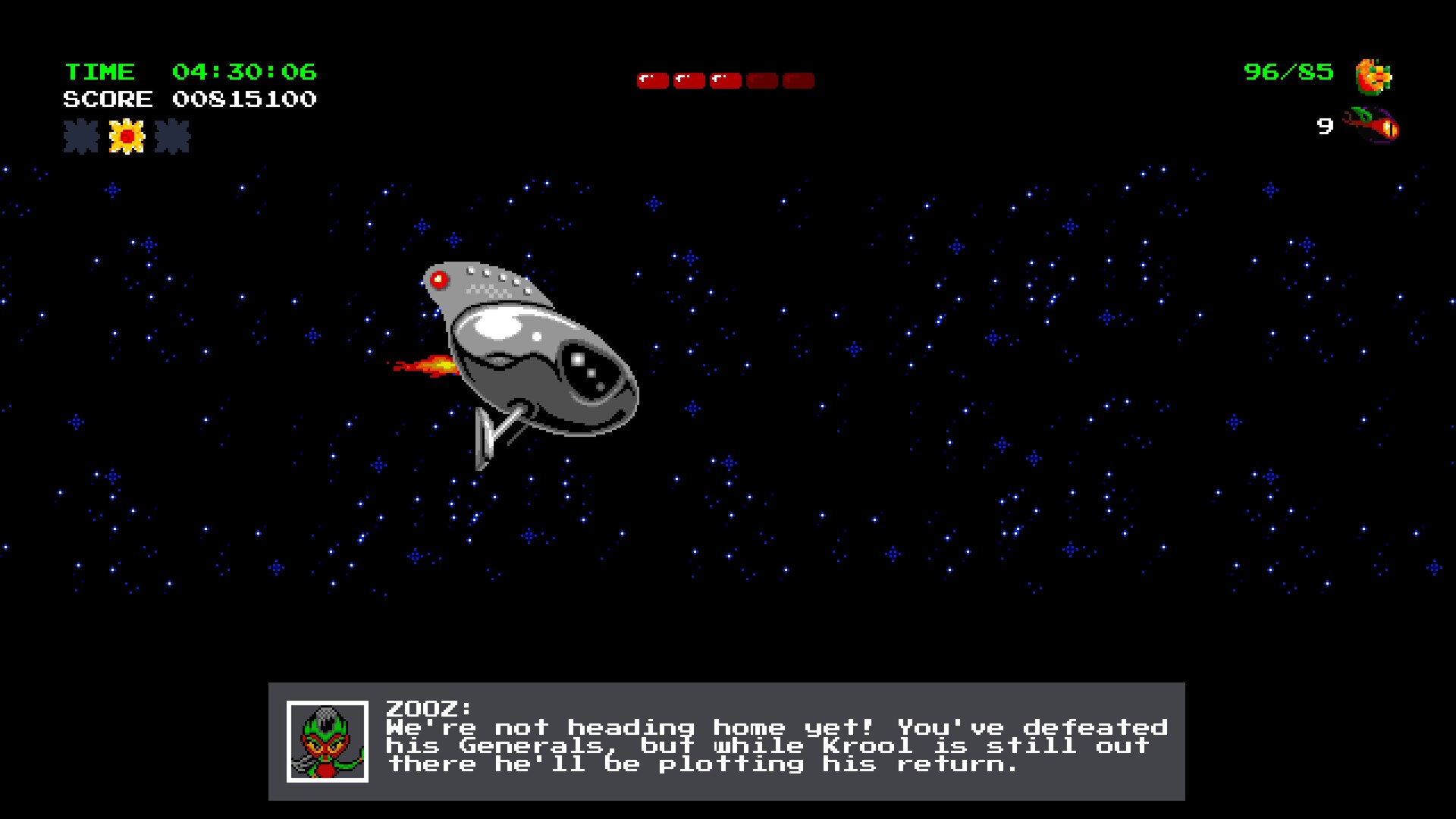Advance Zooz's dialogue text box
The width and height of the screenshot is (1456, 819).
pos(776,741)
